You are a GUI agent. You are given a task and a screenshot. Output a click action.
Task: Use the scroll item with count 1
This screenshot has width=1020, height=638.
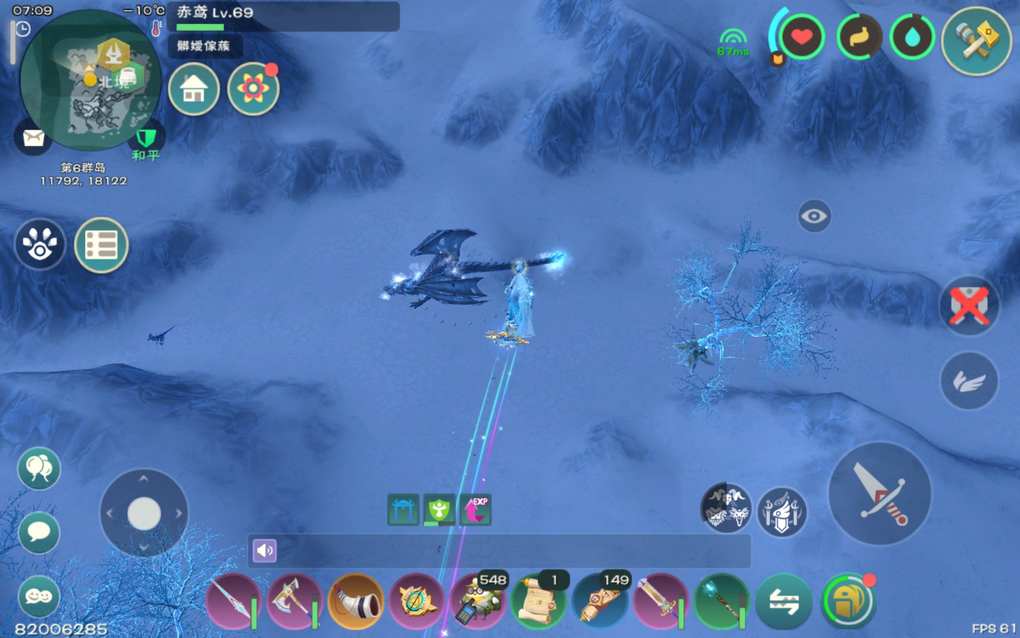pos(539,602)
